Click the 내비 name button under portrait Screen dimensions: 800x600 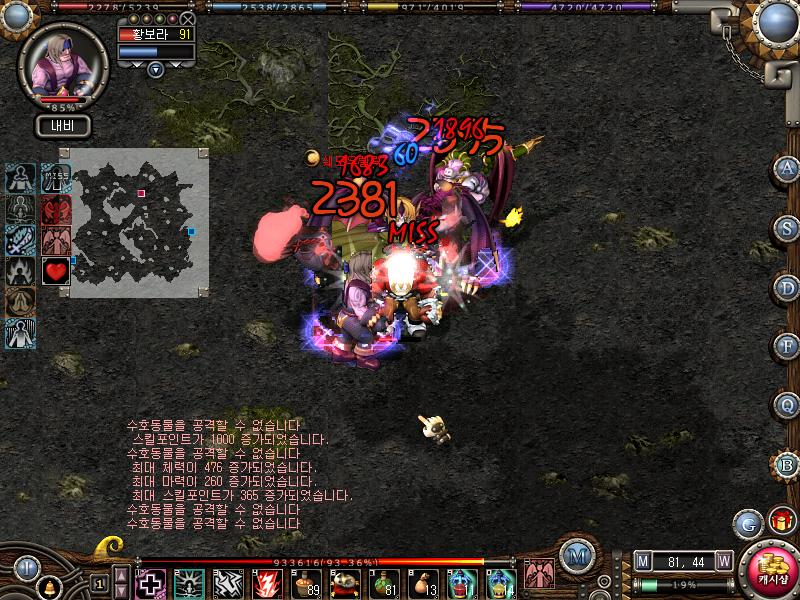pyautogui.click(x=64, y=126)
